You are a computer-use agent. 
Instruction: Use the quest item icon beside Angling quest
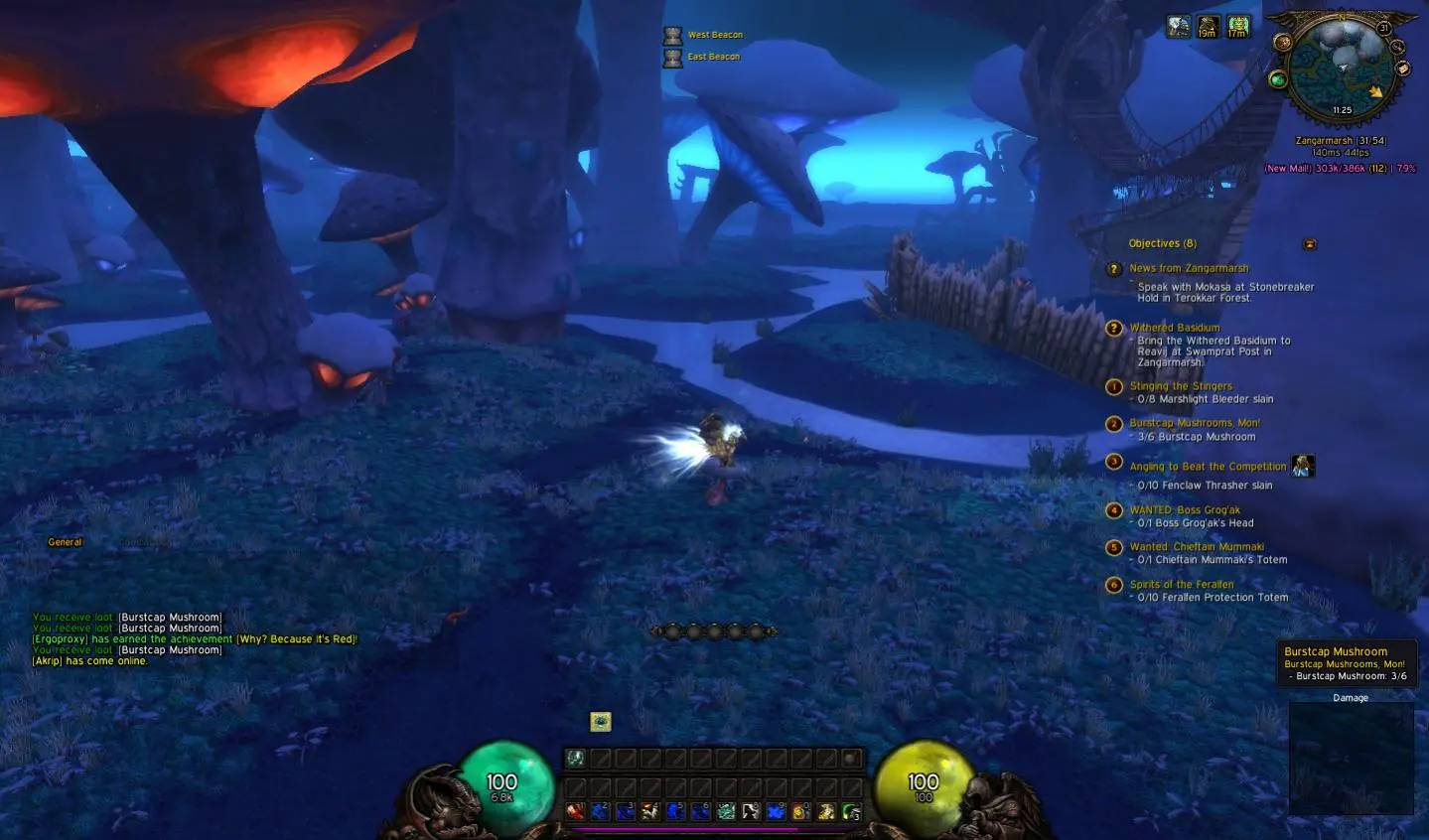tap(1303, 466)
